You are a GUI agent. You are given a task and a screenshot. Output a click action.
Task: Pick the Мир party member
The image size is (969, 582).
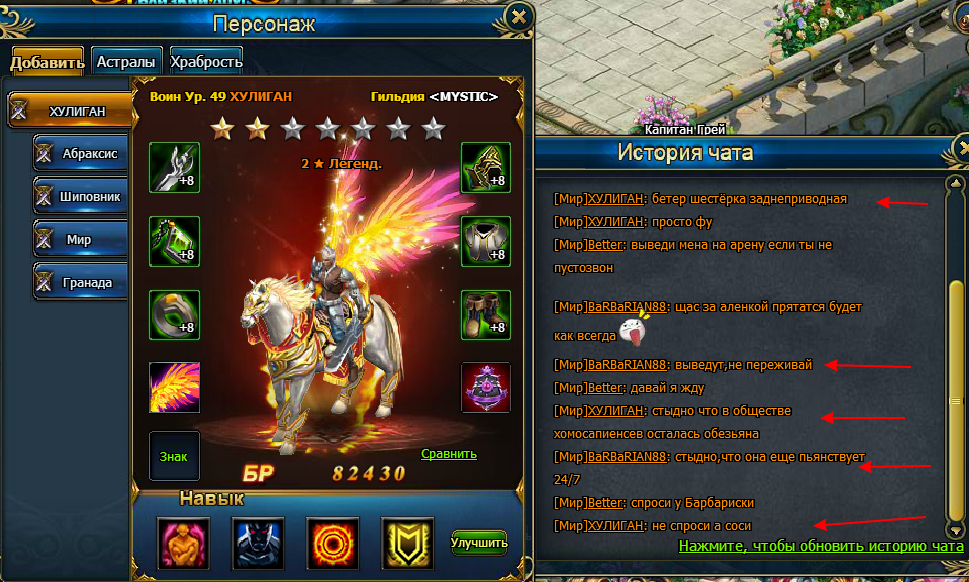click(80, 240)
